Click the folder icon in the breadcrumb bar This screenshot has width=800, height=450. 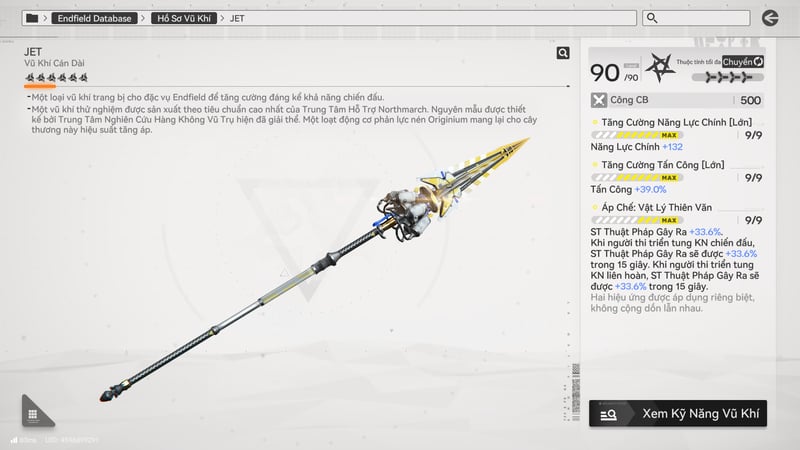pos(33,18)
